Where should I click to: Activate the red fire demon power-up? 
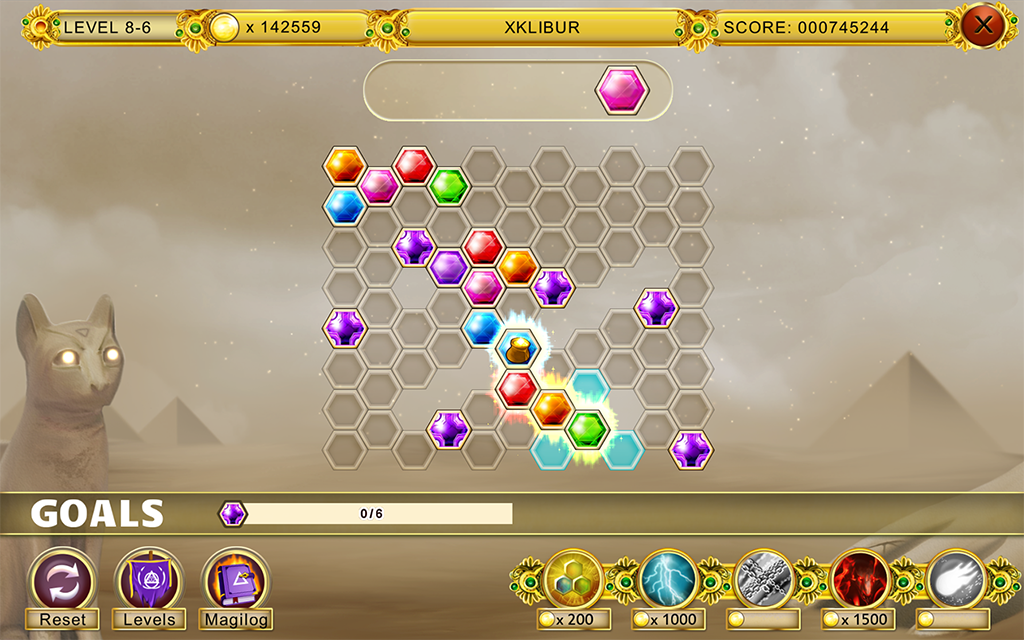point(859,579)
